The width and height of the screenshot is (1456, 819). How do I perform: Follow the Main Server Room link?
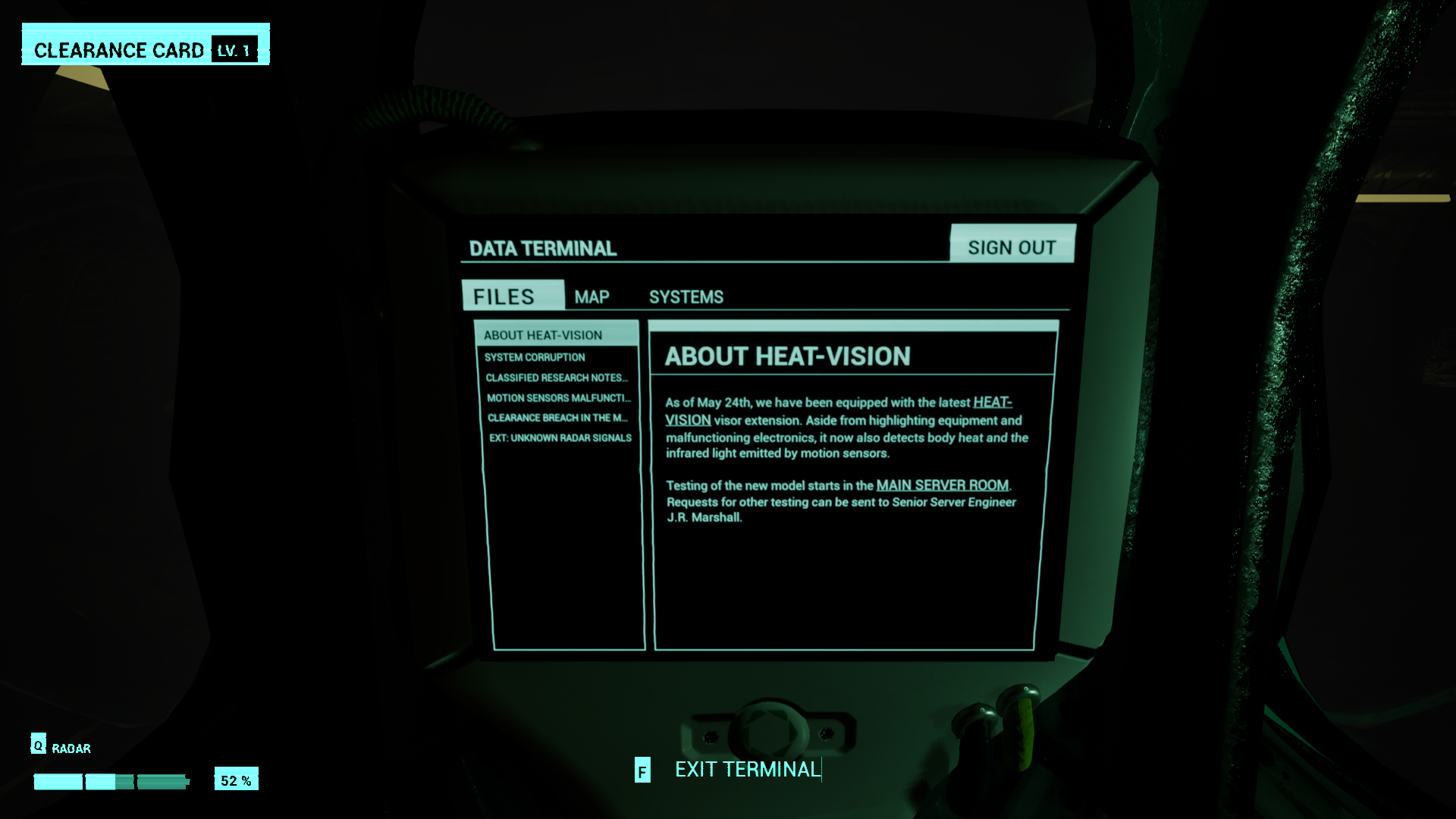942,485
